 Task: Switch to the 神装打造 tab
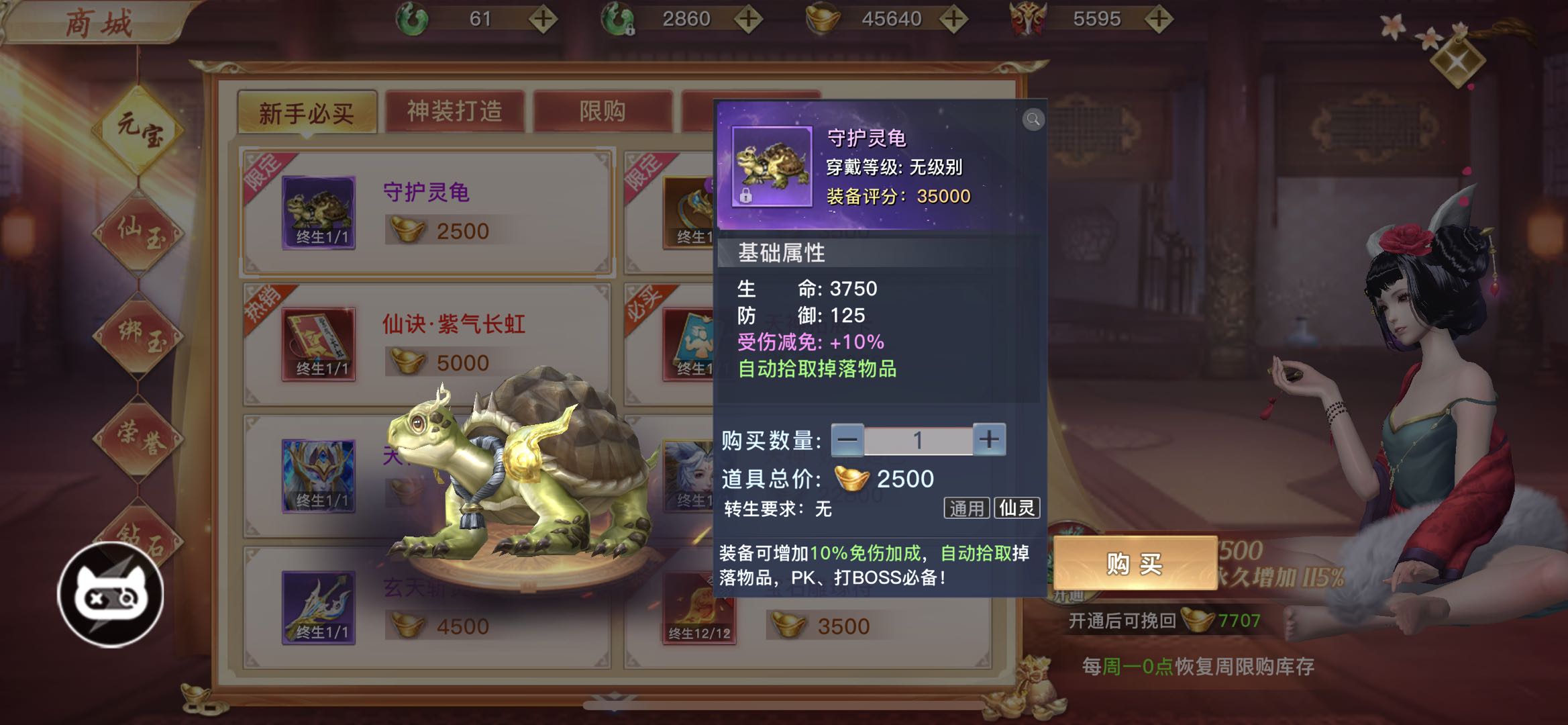point(454,111)
